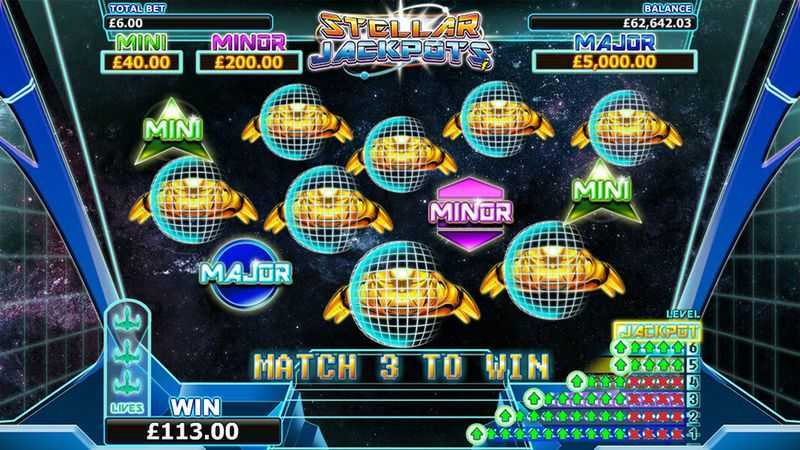This screenshot has width=800, height=450.
Task: Select the revealed pink MINOR token
Action: [470, 211]
